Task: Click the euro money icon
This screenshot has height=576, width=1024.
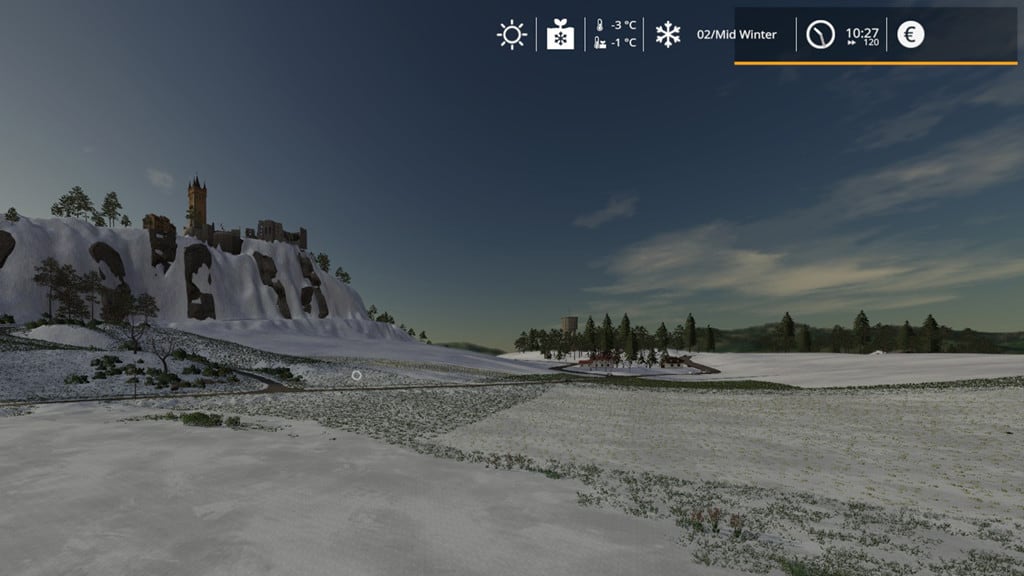Action: [x=910, y=35]
